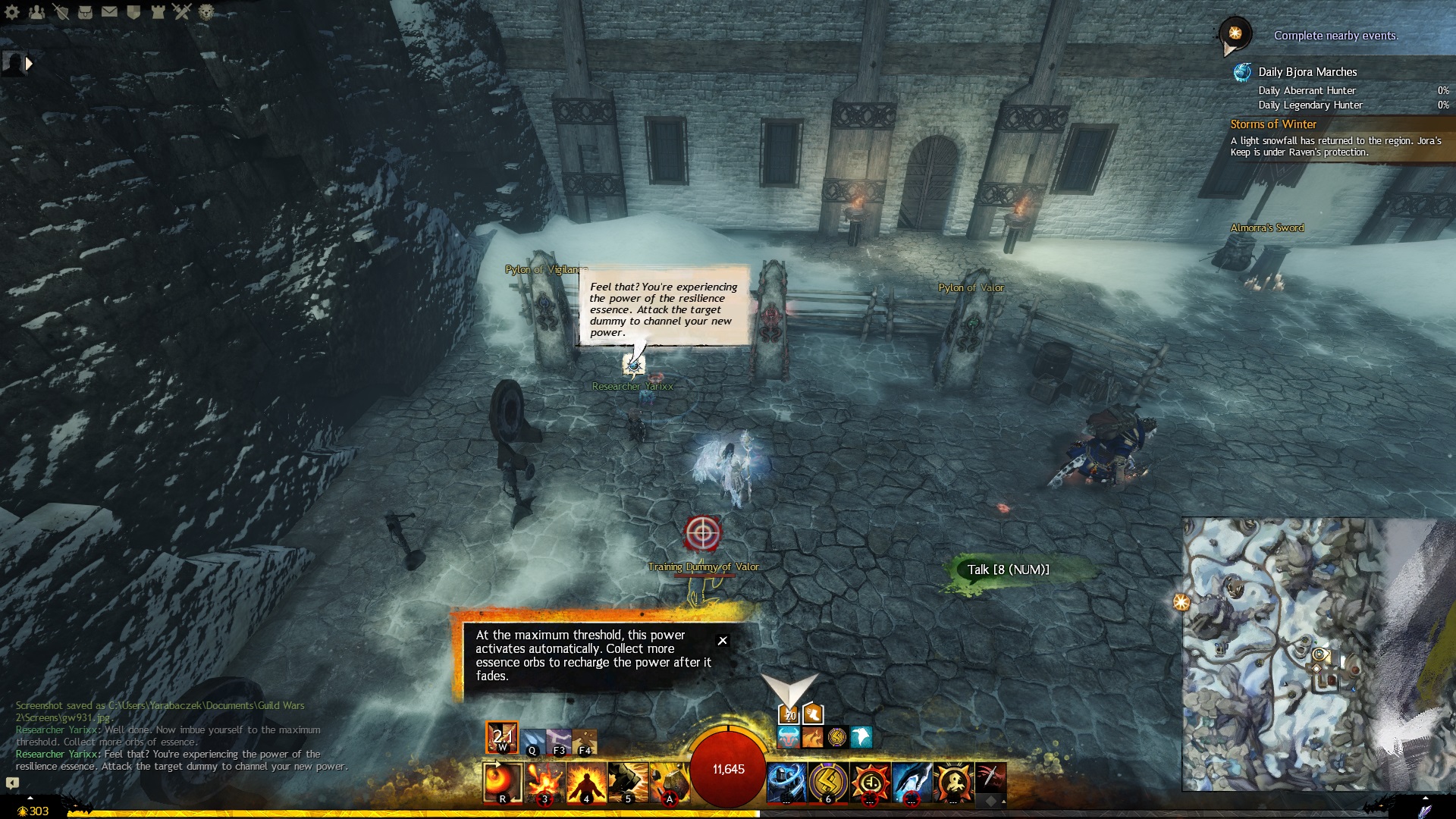Open the game menu gear icon
Viewport: 1456px width, 819px height.
point(12,11)
